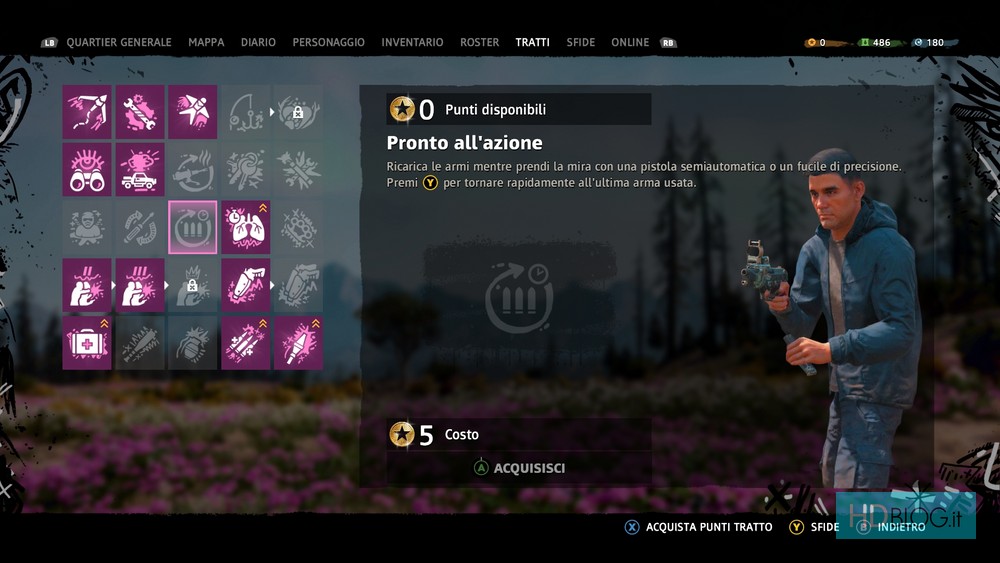1000x563 pixels.
Task: Go to the Personaggio tab
Action: point(328,43)
